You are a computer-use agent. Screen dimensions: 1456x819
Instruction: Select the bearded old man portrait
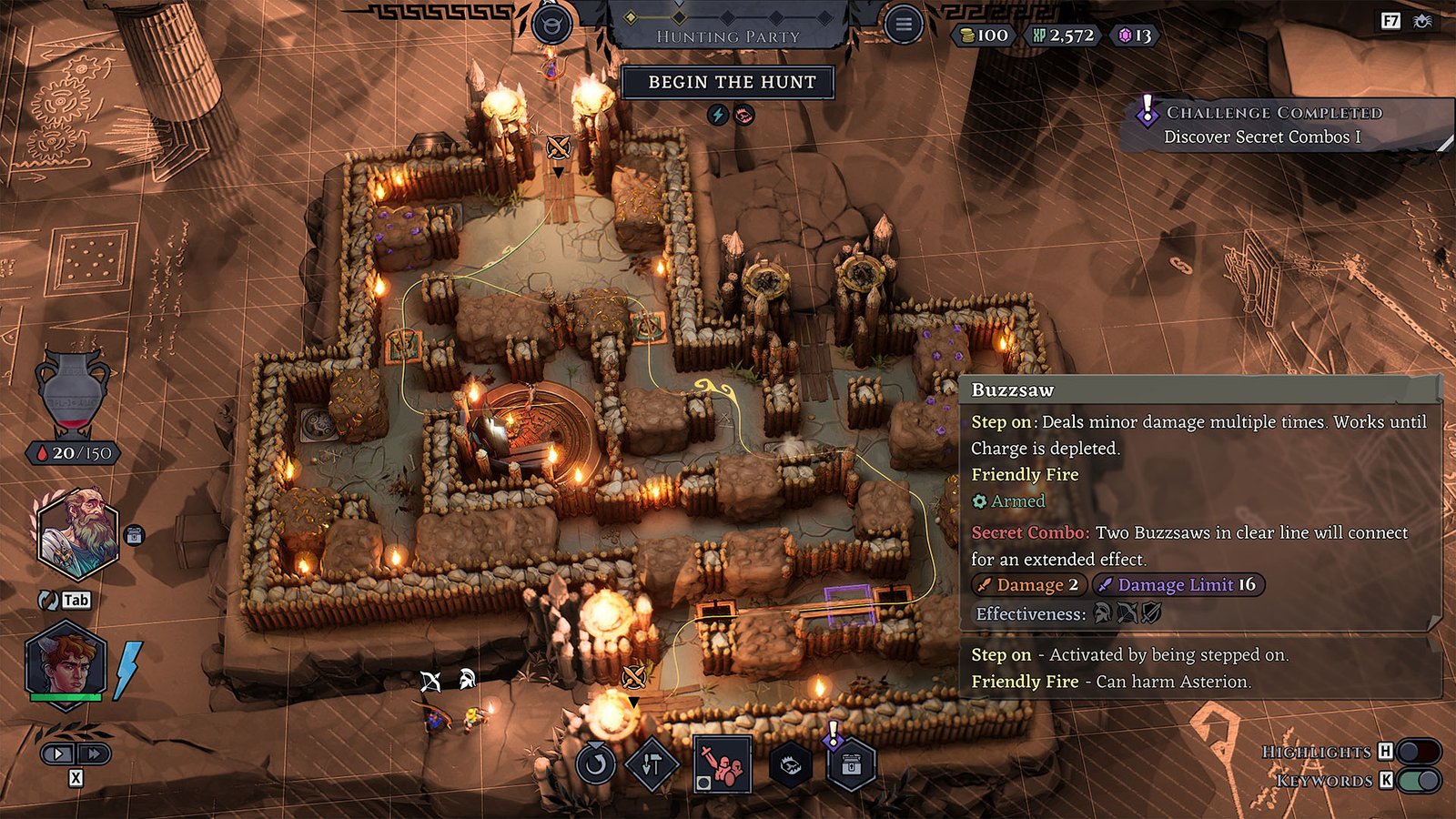tap(78, 534)
